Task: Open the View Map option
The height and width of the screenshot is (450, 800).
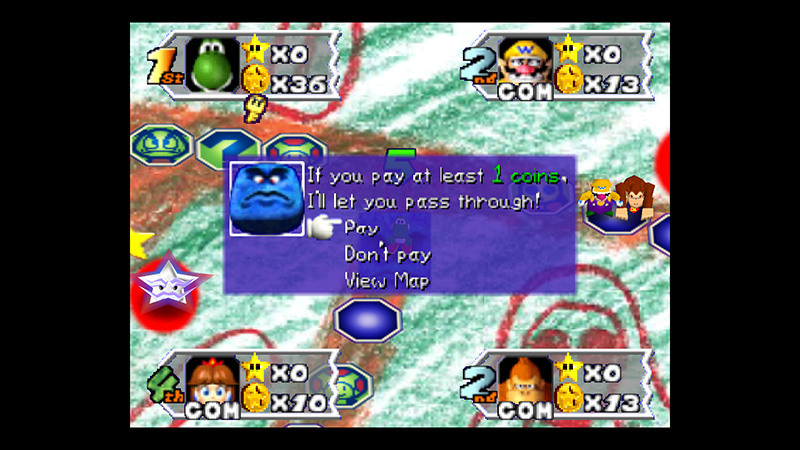Action: (x=387, y=280)
